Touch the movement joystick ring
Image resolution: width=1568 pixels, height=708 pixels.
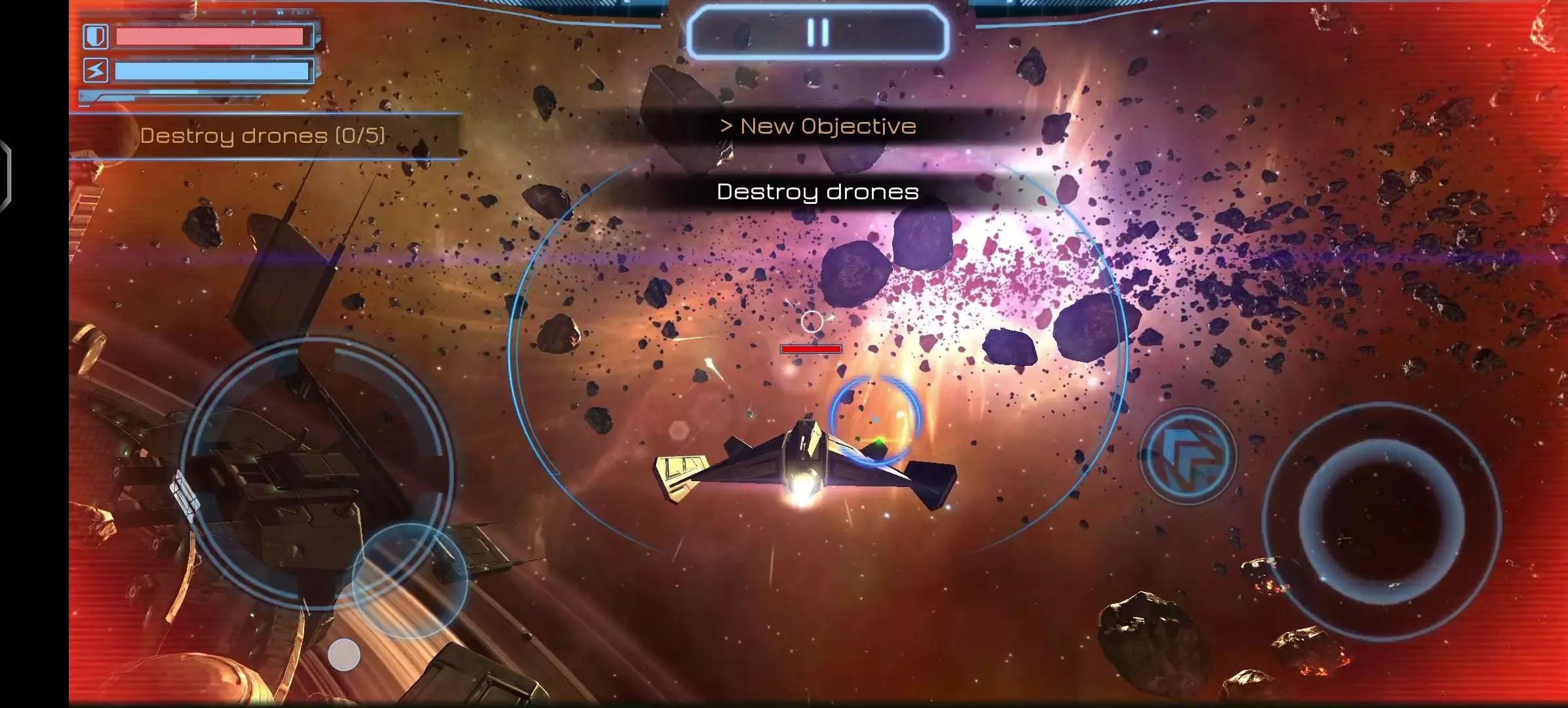(317, 474)
